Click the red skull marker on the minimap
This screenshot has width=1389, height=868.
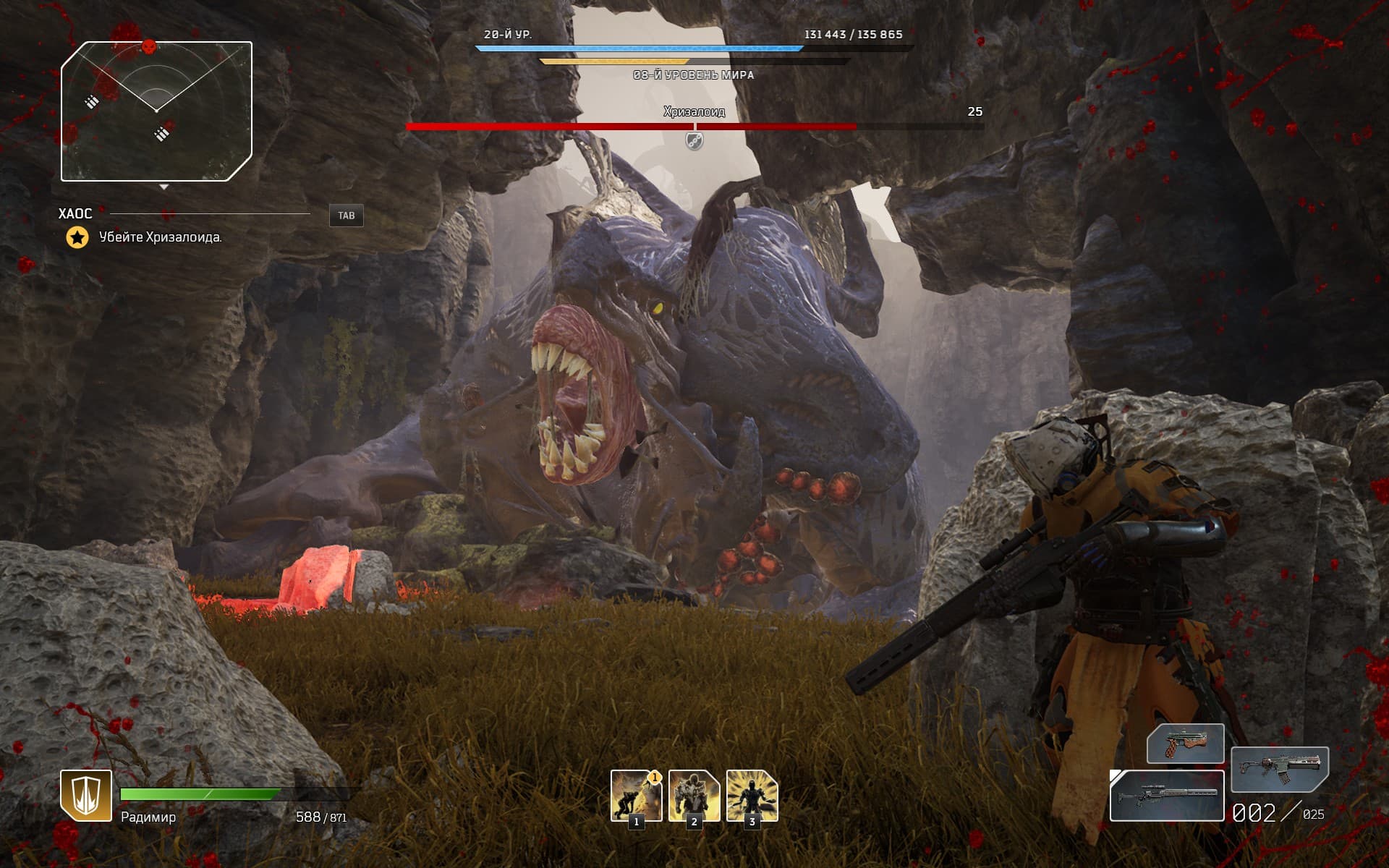point(148,47)
